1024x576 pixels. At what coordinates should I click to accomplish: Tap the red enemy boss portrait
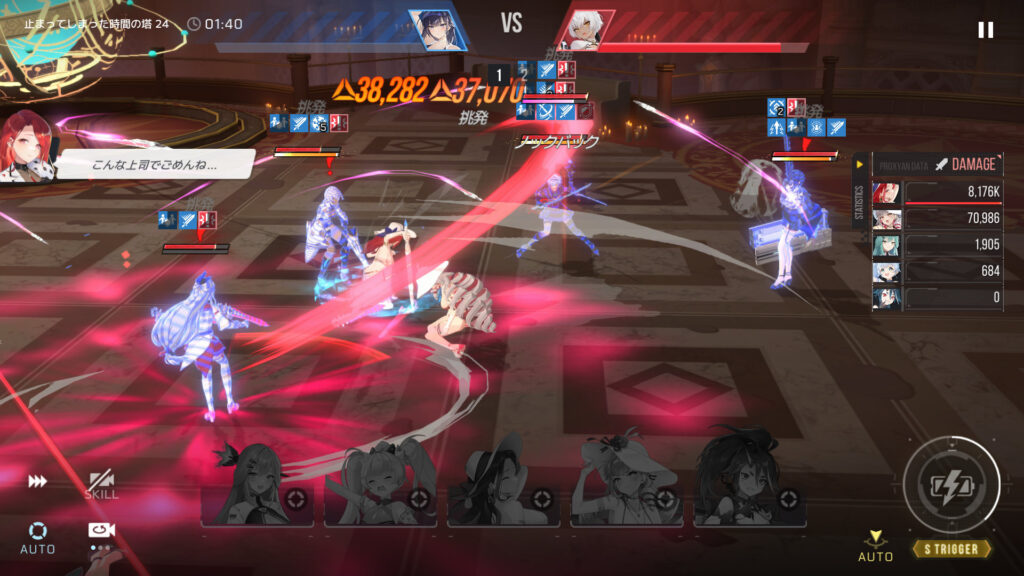[584, 30]
